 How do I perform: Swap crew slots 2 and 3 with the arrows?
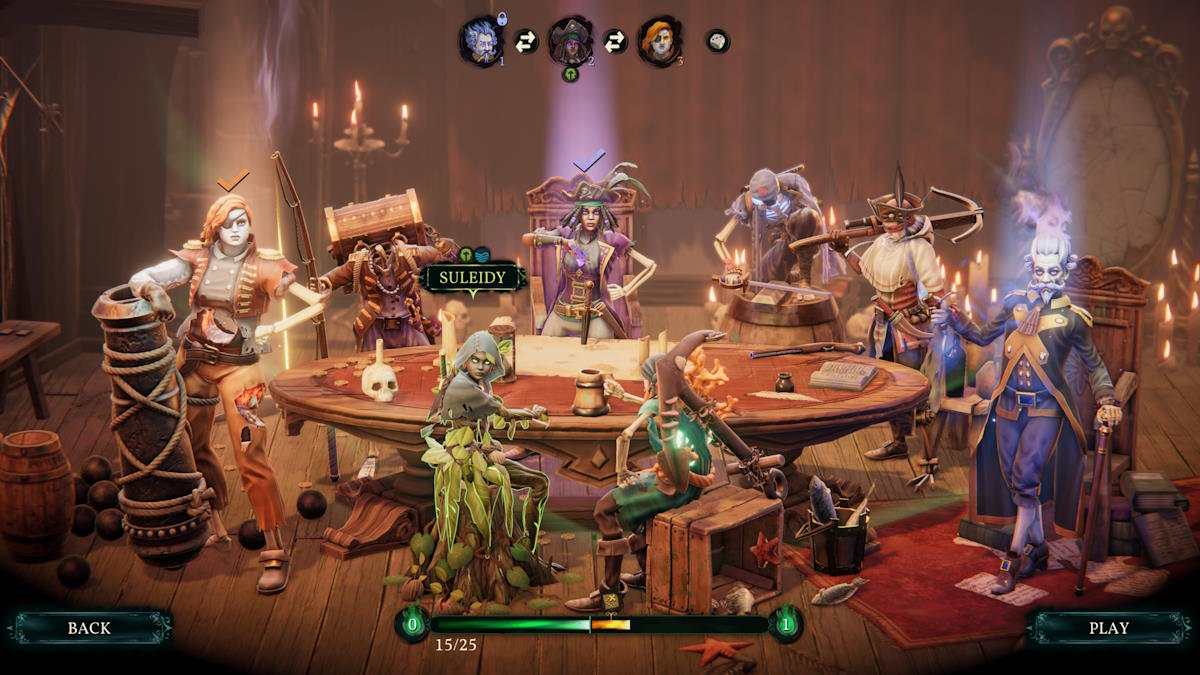coord(615,41)
